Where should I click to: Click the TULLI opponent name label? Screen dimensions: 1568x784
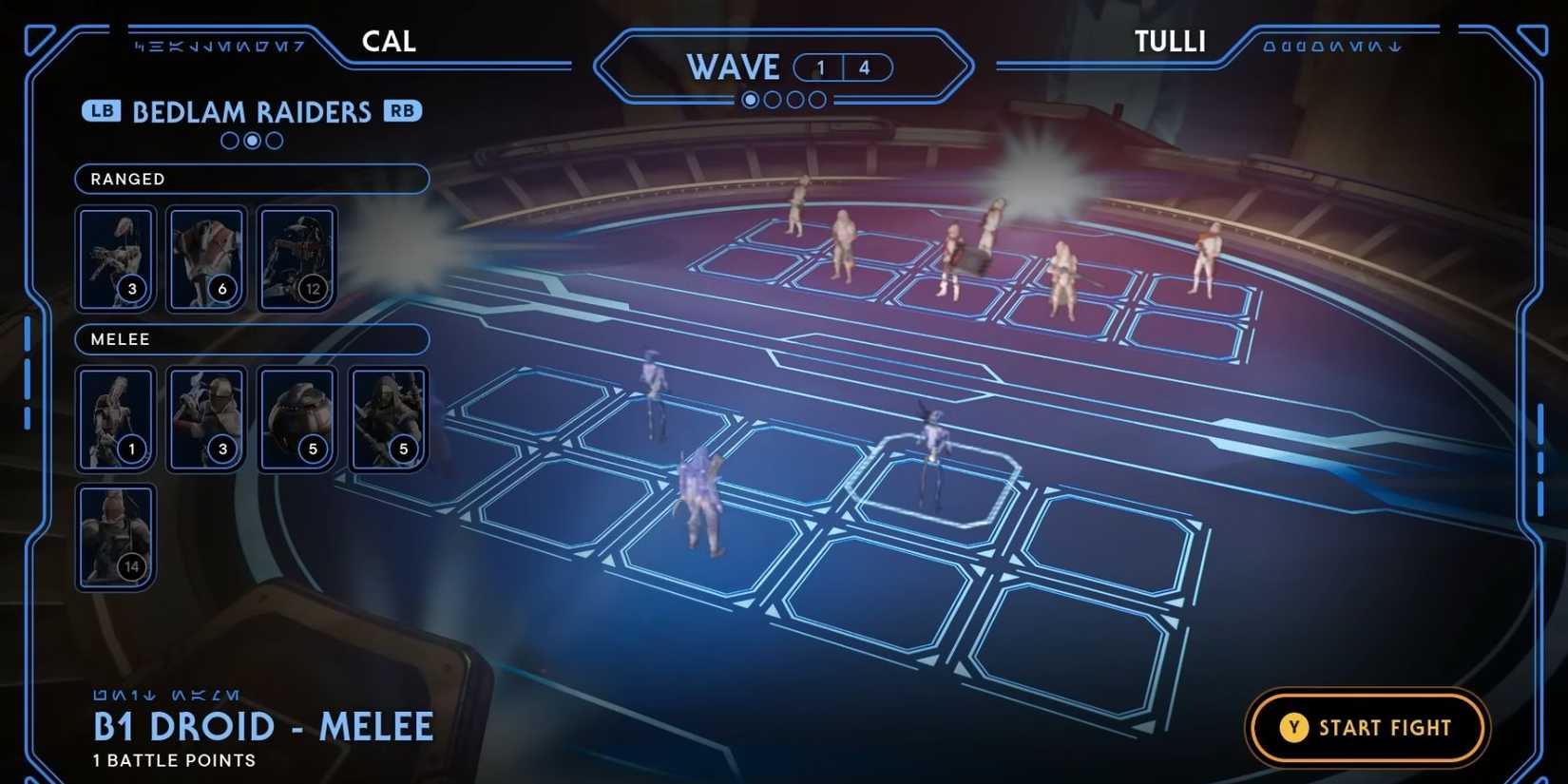(x=1170, y=41)
